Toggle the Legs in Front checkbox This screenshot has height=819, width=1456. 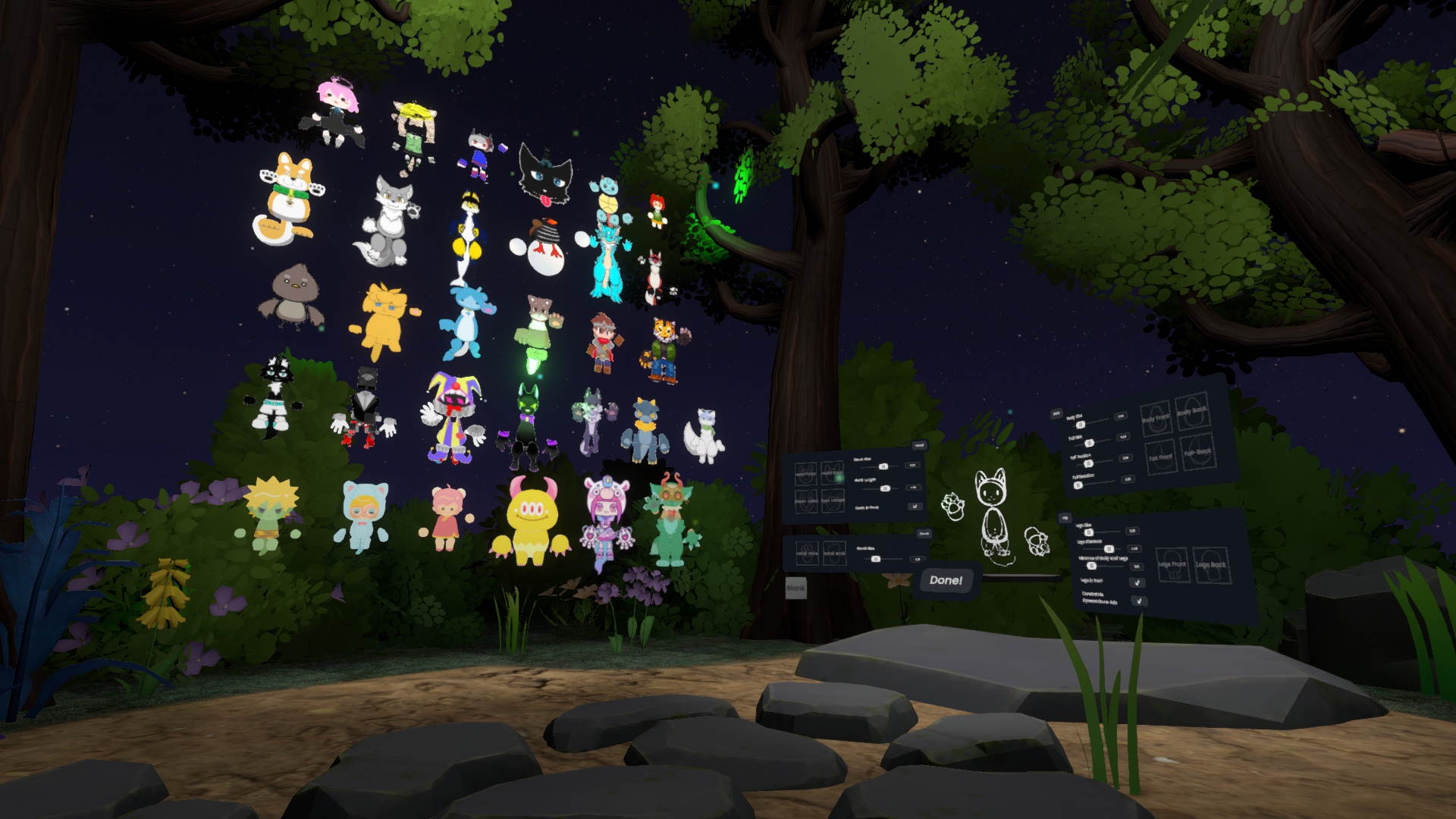pos(1136,583)
